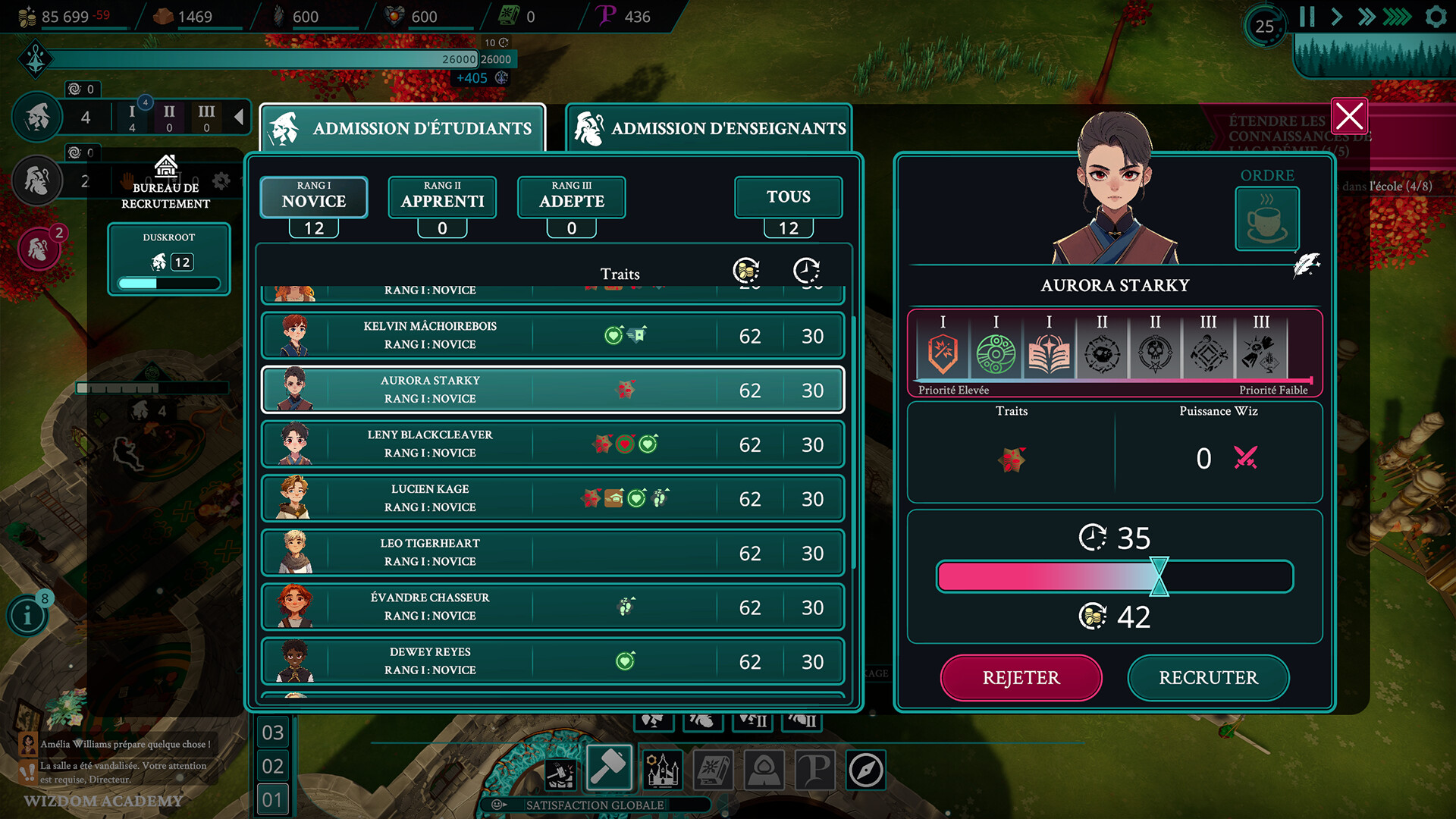Click the tuition duration slider handle
Image resolution: width=1456 pixels, height=819 pixels.
pos(1159,576)
